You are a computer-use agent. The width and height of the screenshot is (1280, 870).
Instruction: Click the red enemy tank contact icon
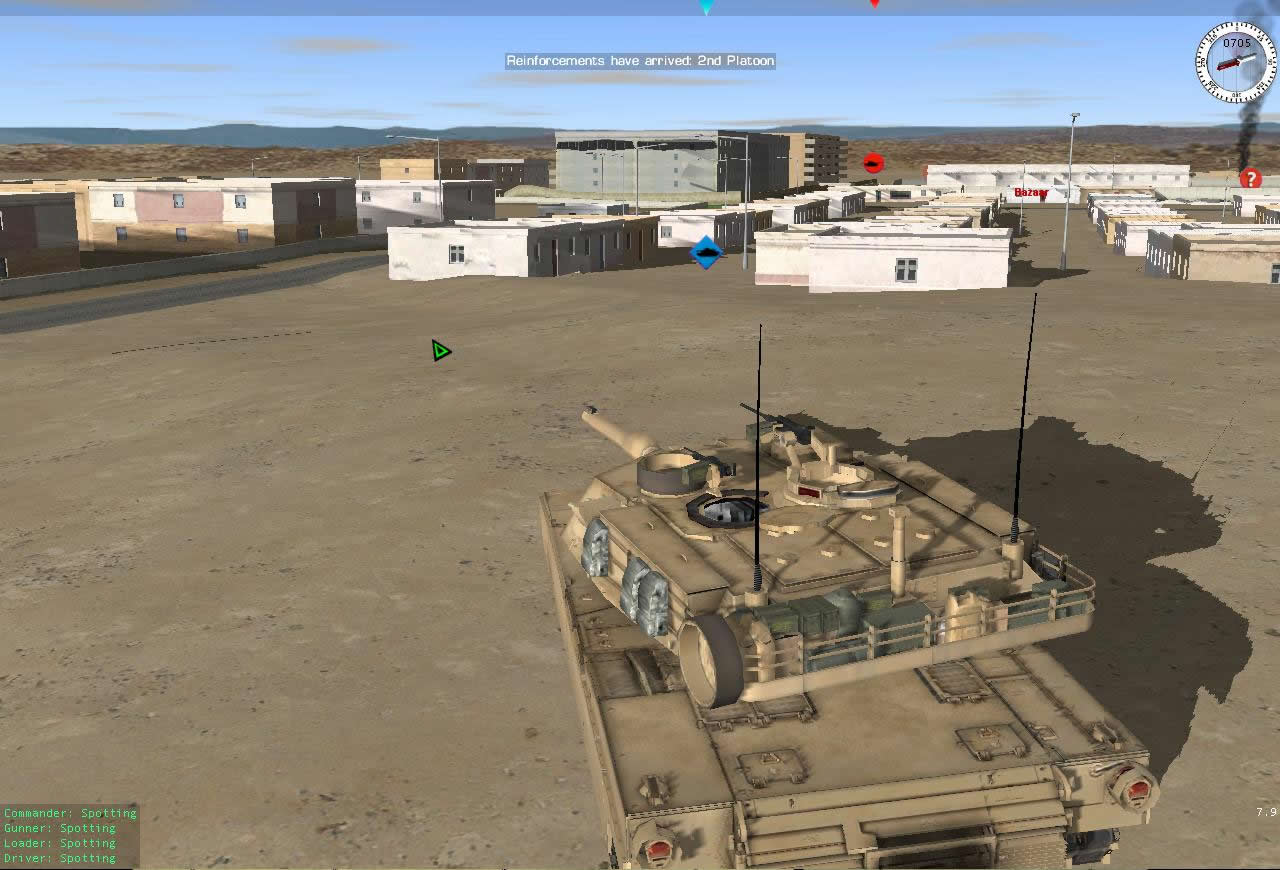(x=873, y=162)
